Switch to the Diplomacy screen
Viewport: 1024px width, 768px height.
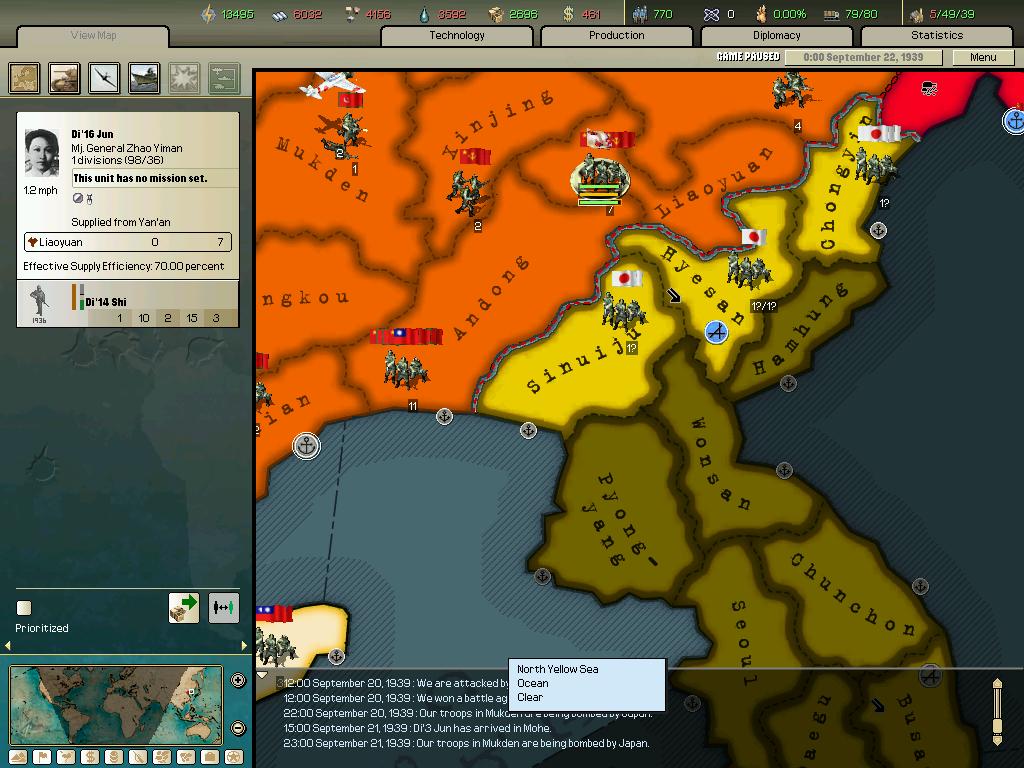pyautogui.click(x=776, y=36)
